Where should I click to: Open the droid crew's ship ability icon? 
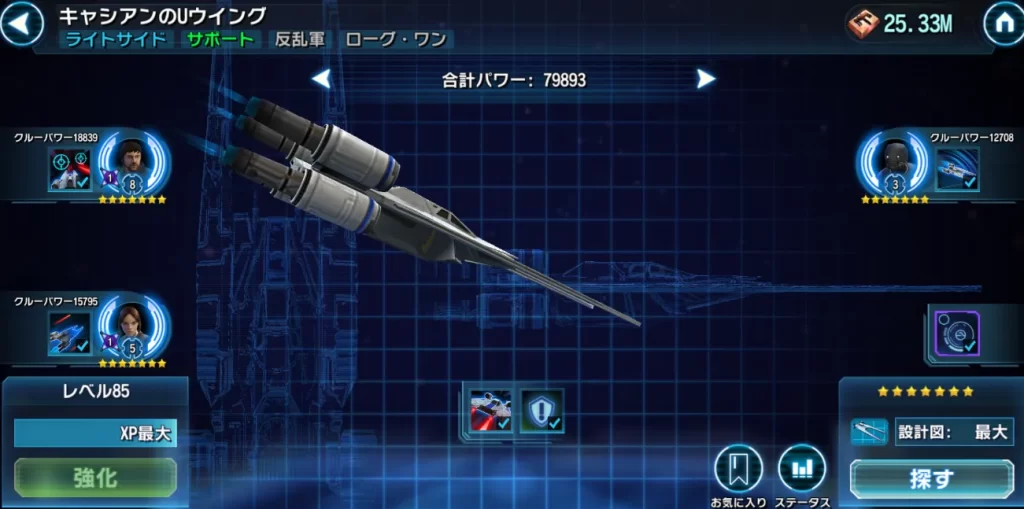957,170
